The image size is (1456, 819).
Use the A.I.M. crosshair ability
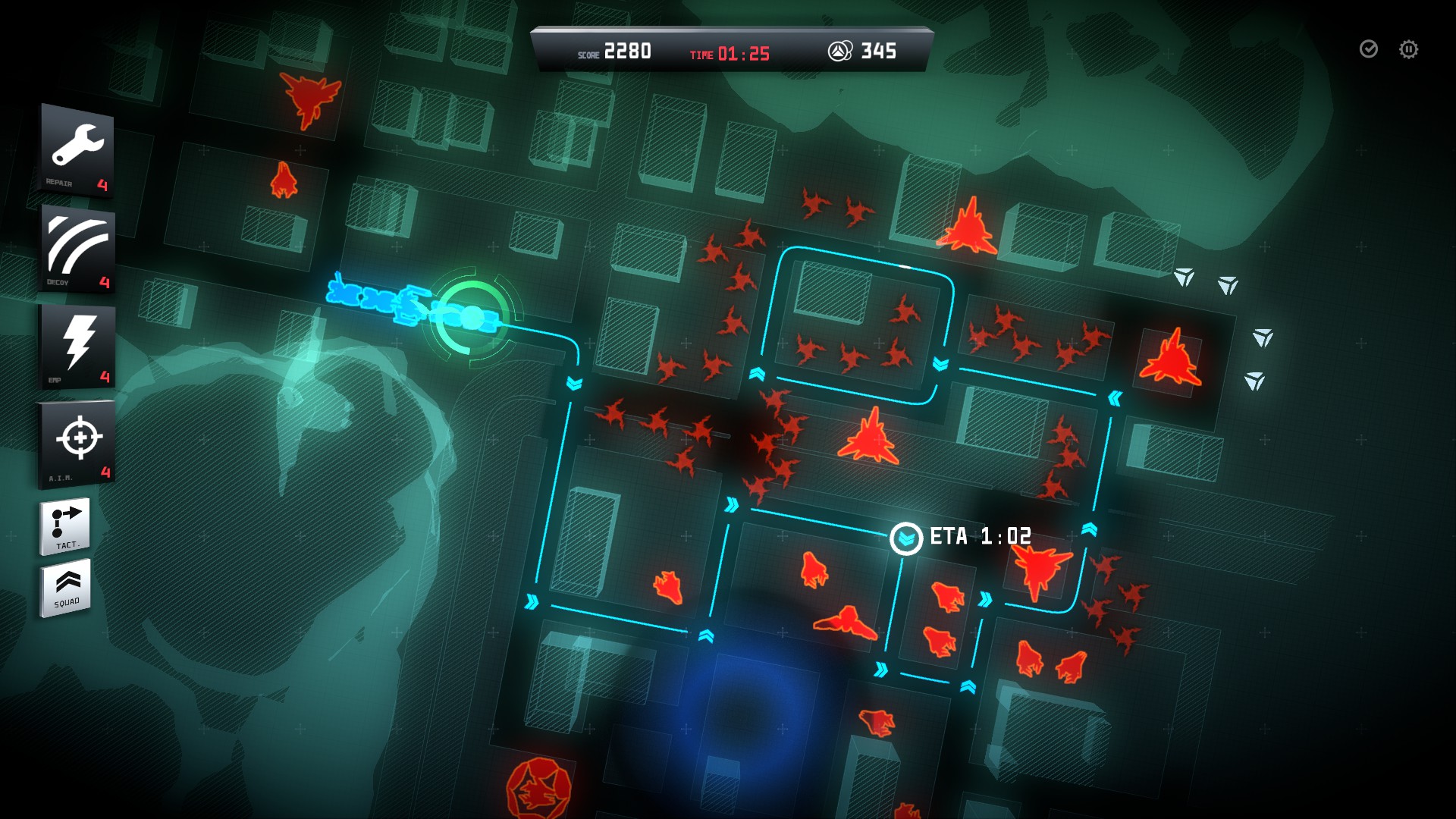(77, 442)
